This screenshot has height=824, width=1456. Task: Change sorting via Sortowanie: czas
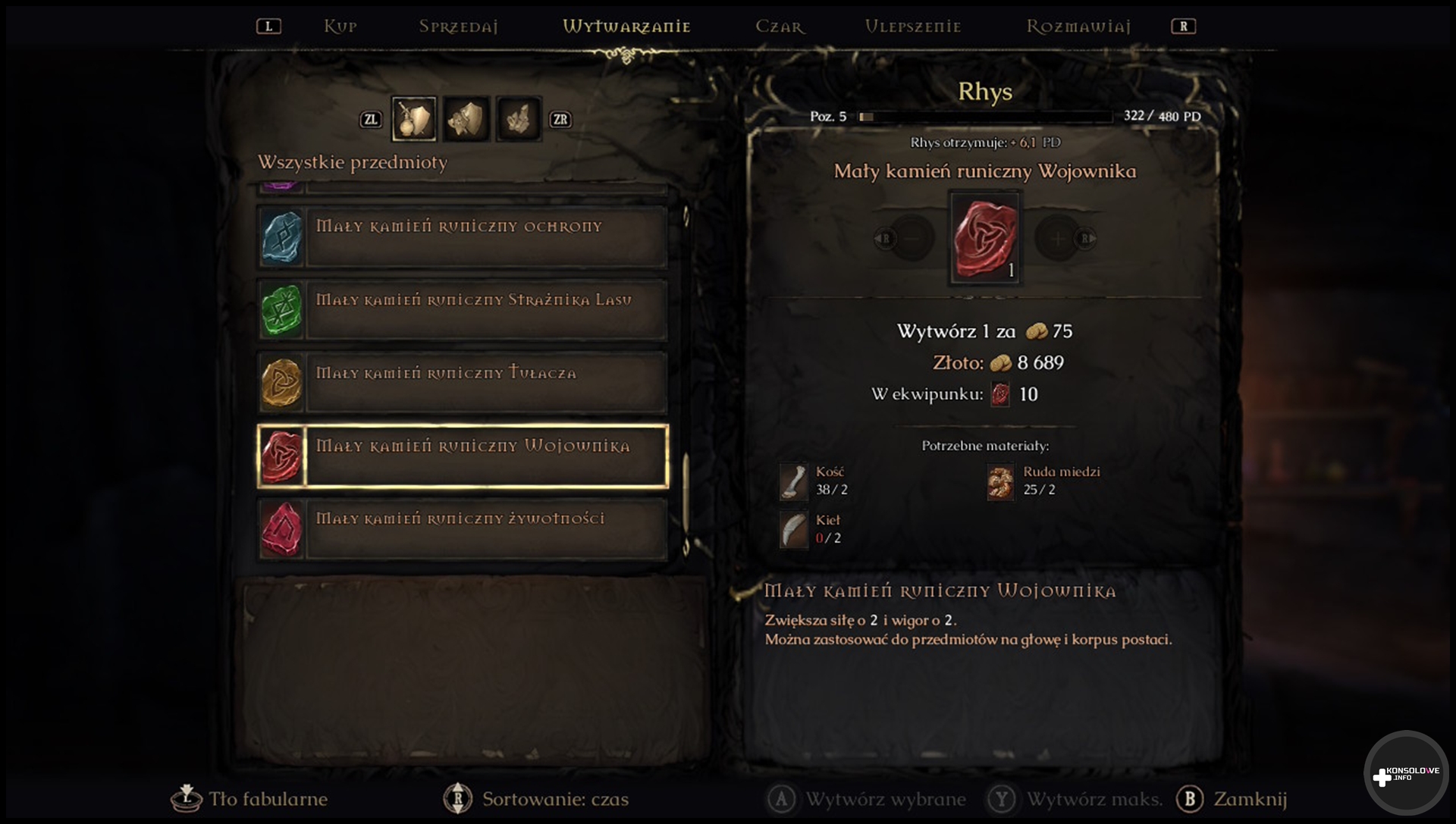point(537,799)
